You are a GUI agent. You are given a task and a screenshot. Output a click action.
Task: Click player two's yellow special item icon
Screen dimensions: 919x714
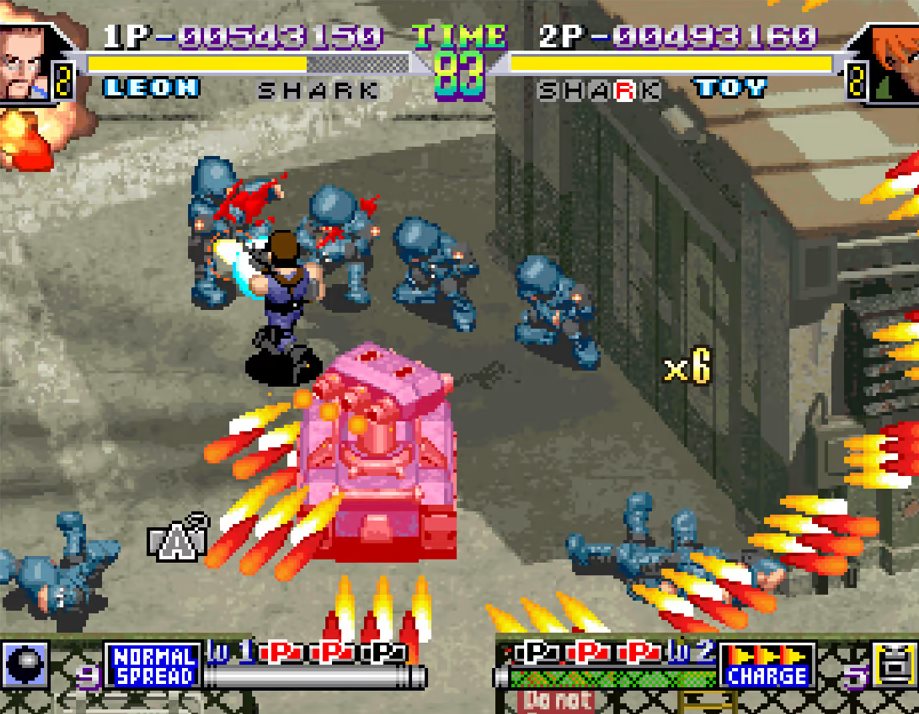click(x=895, y=666)
